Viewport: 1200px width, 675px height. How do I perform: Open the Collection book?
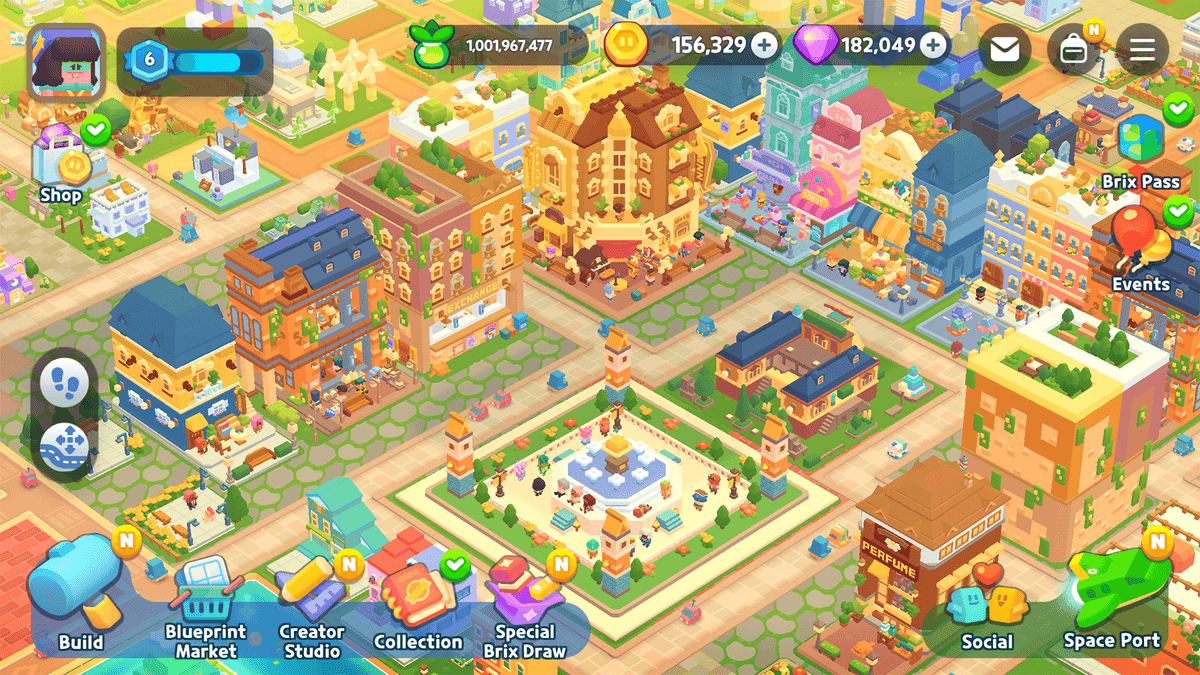(x=418, y=605)
